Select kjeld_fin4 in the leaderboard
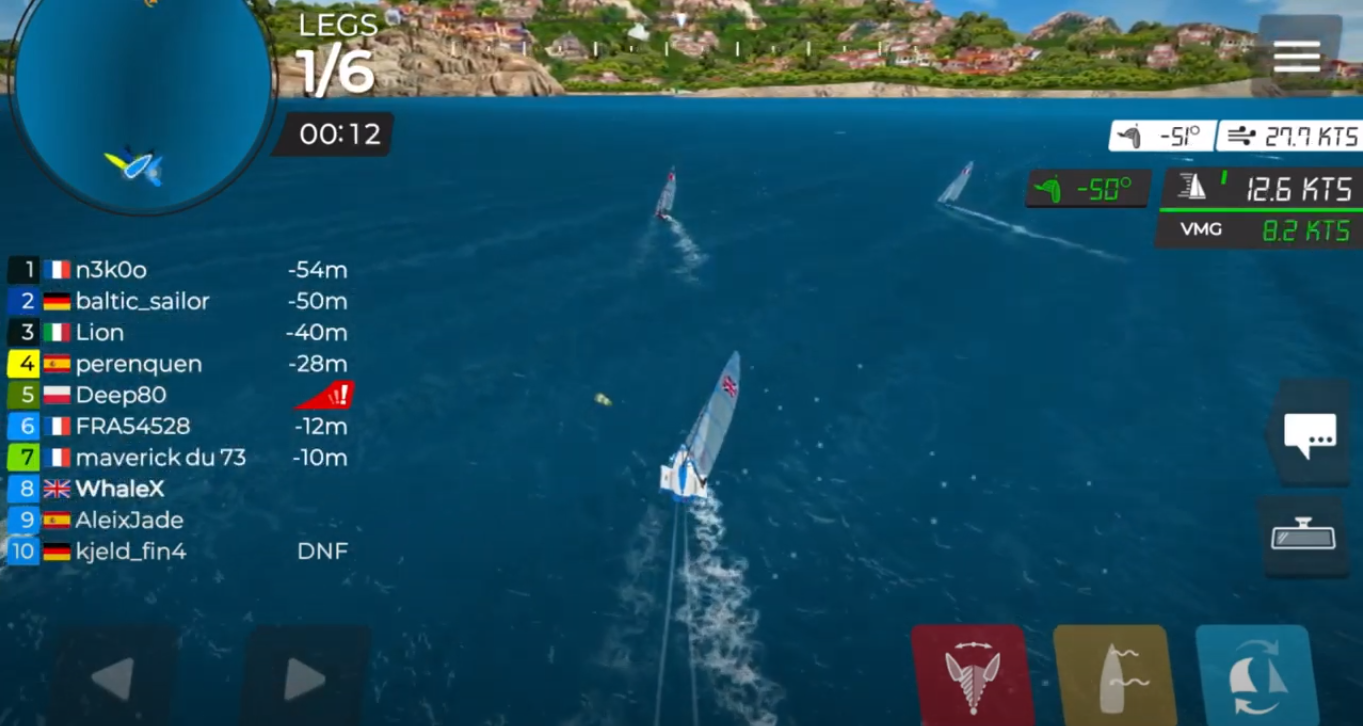The height and width of the screenshot is (726, 1363). [x=130, y=551]
